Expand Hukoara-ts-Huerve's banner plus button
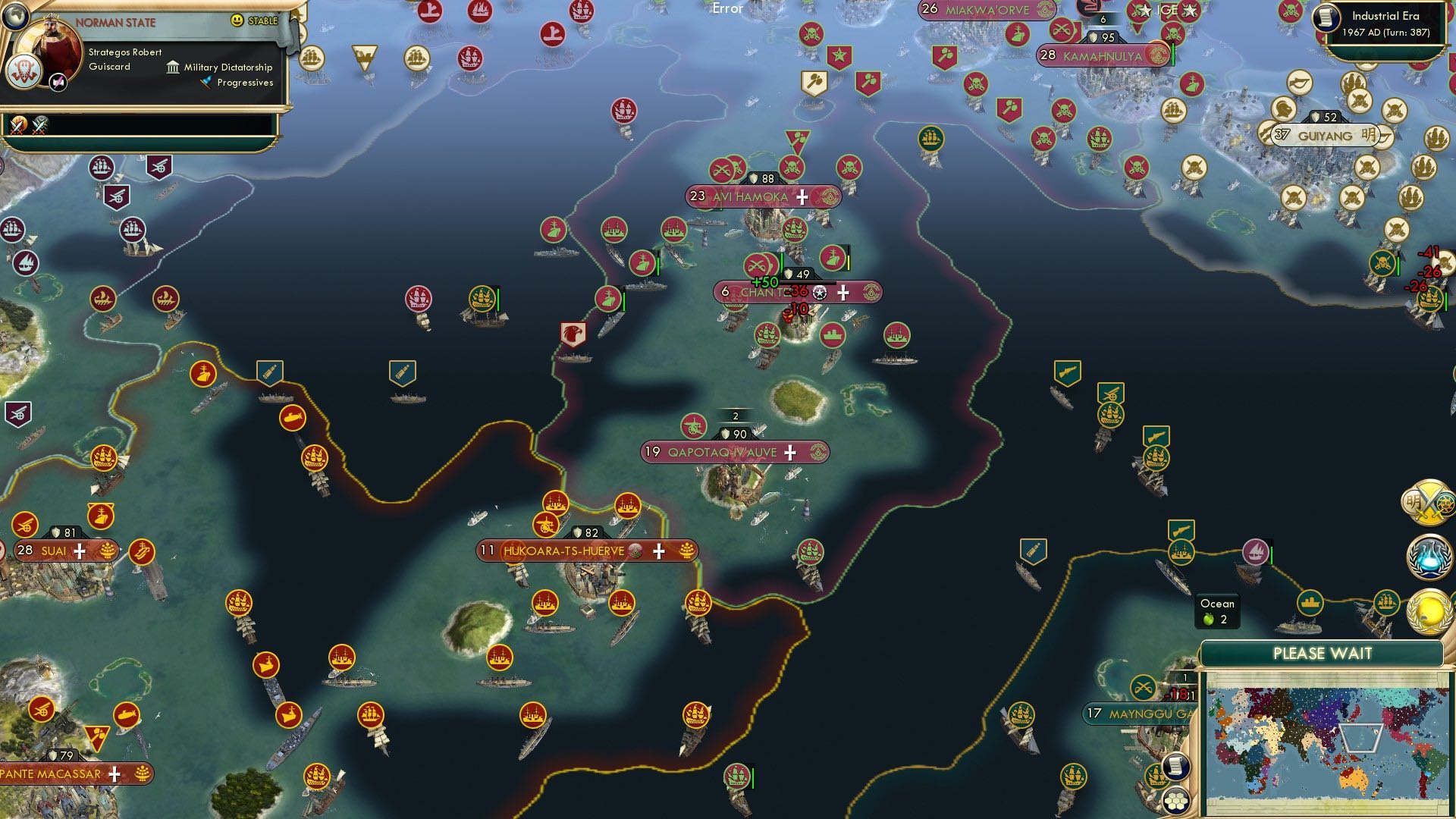Image resolution: width=1456 pixels, height=819 pixels. tap(658, 551)
